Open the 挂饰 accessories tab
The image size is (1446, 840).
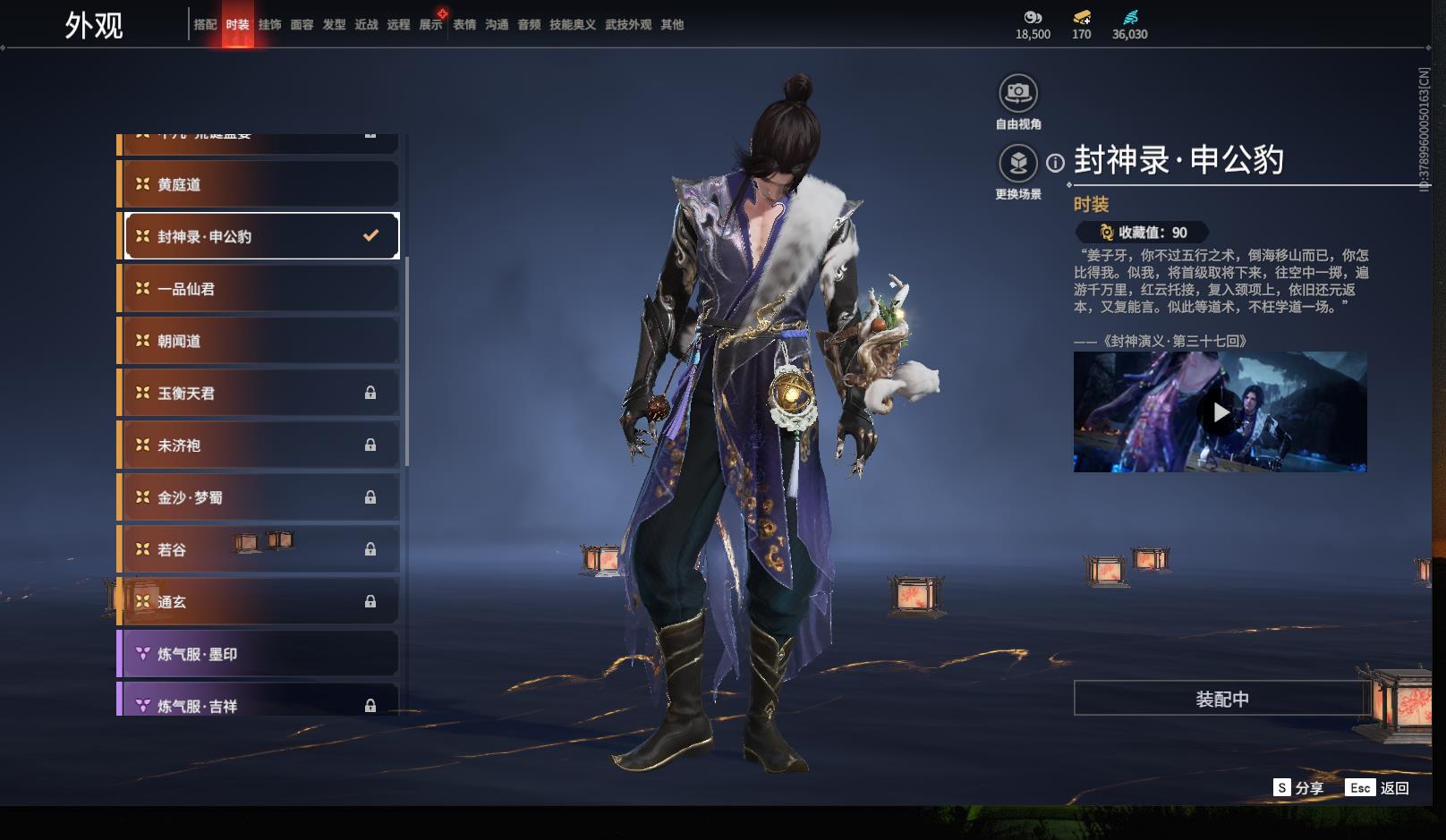pyautogui.click(x=269, y=25)
